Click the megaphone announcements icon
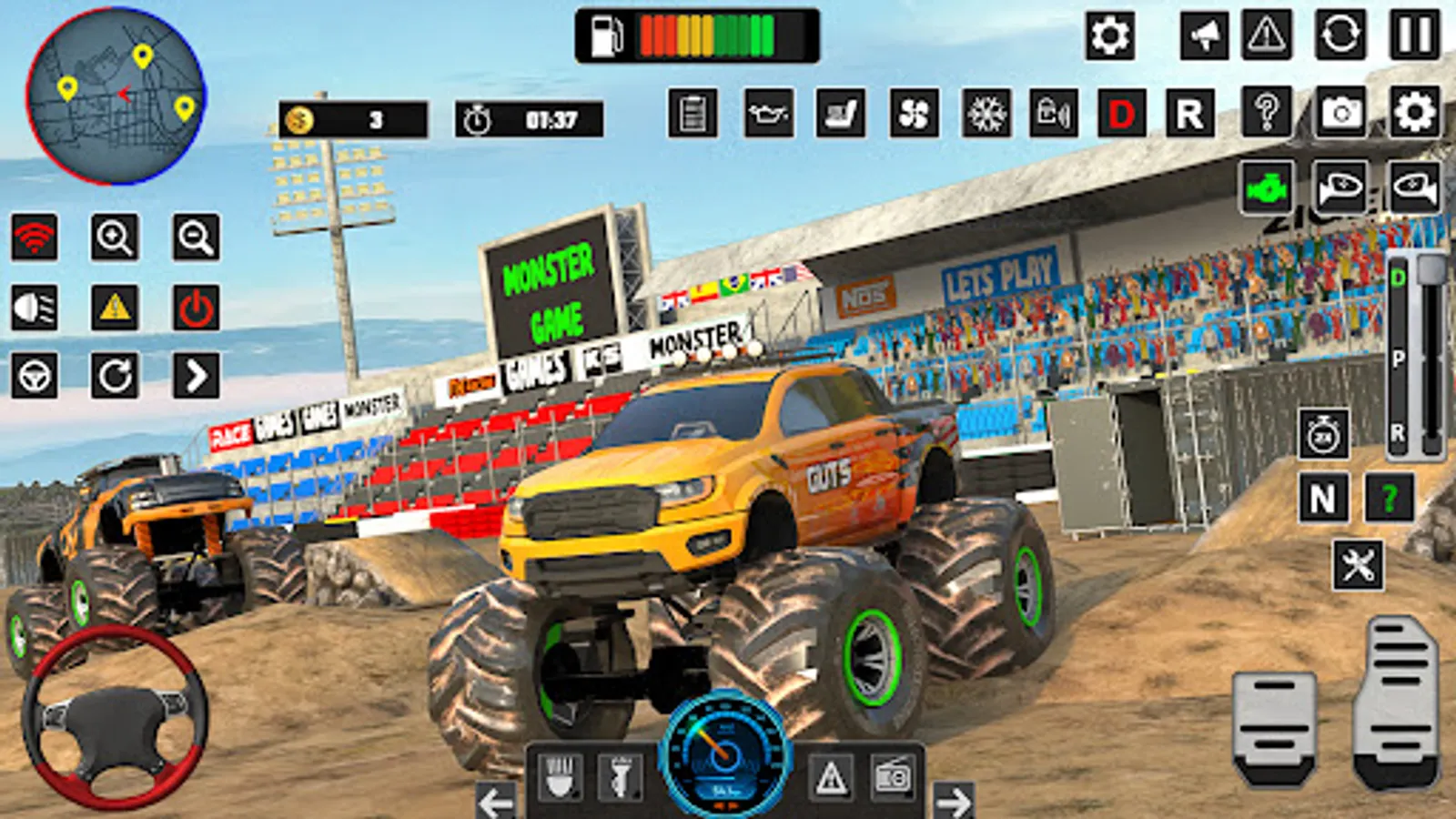The image size is (1456, 819). click(x=1207, y=36)
